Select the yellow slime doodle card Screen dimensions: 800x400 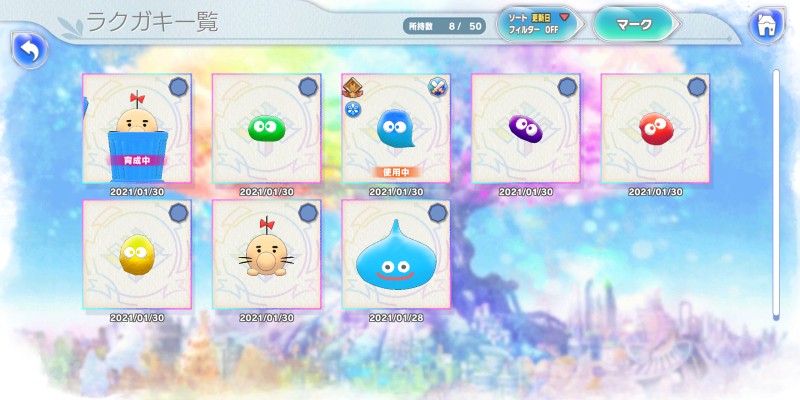136,254
